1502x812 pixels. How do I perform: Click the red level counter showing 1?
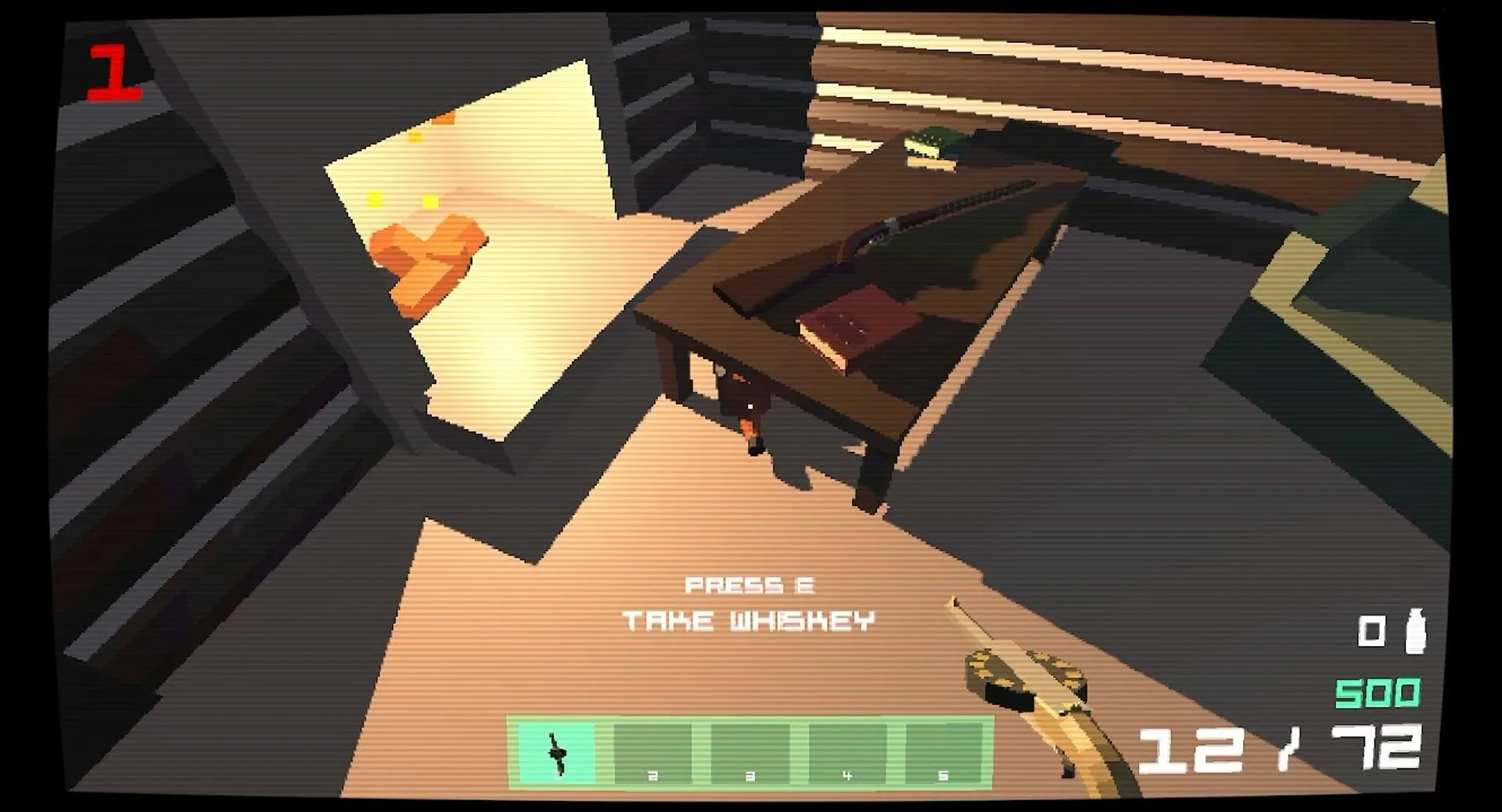click(116, 72)
